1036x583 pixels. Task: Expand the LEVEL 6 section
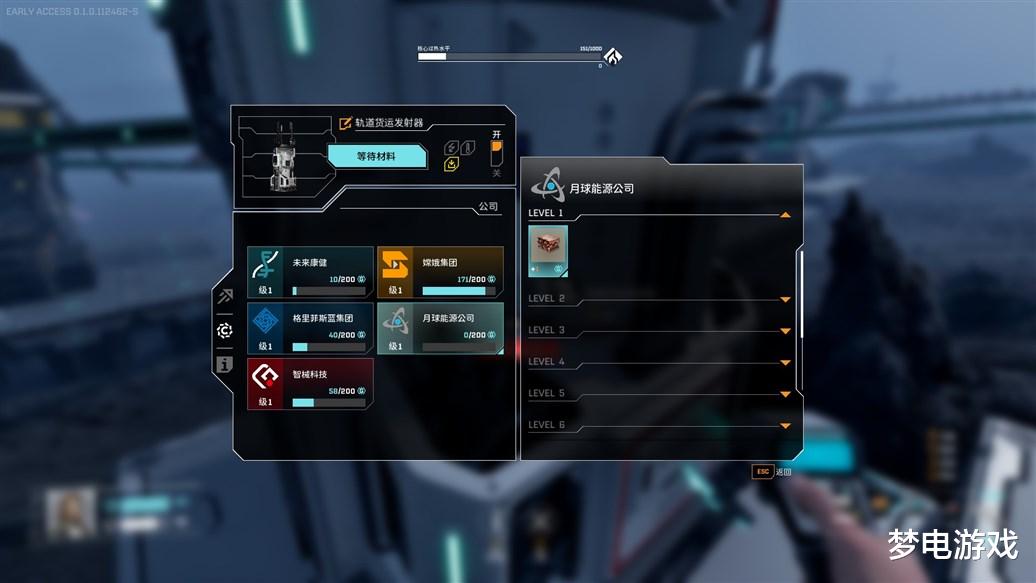785,426
